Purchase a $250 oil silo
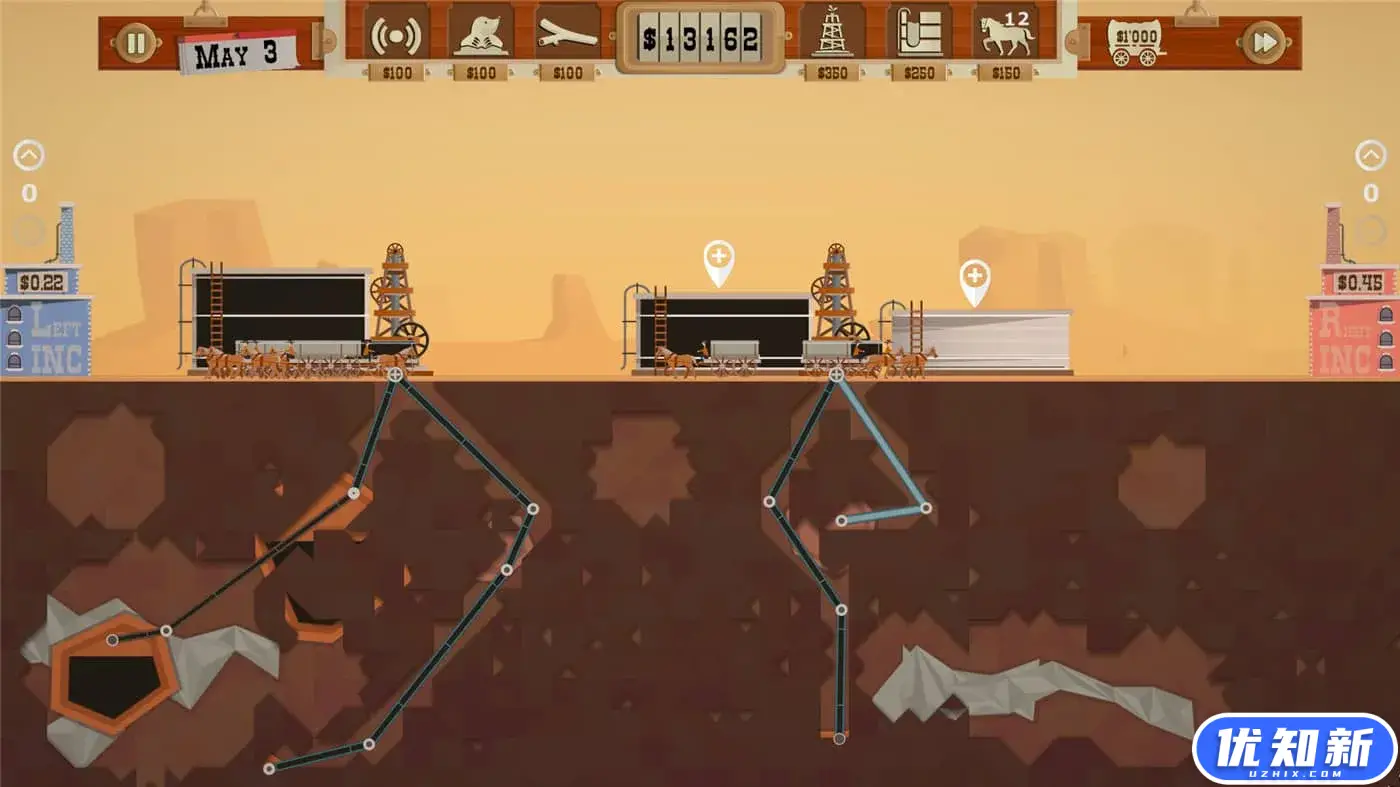Screen dimensions: 1400x787 [918, 35]
